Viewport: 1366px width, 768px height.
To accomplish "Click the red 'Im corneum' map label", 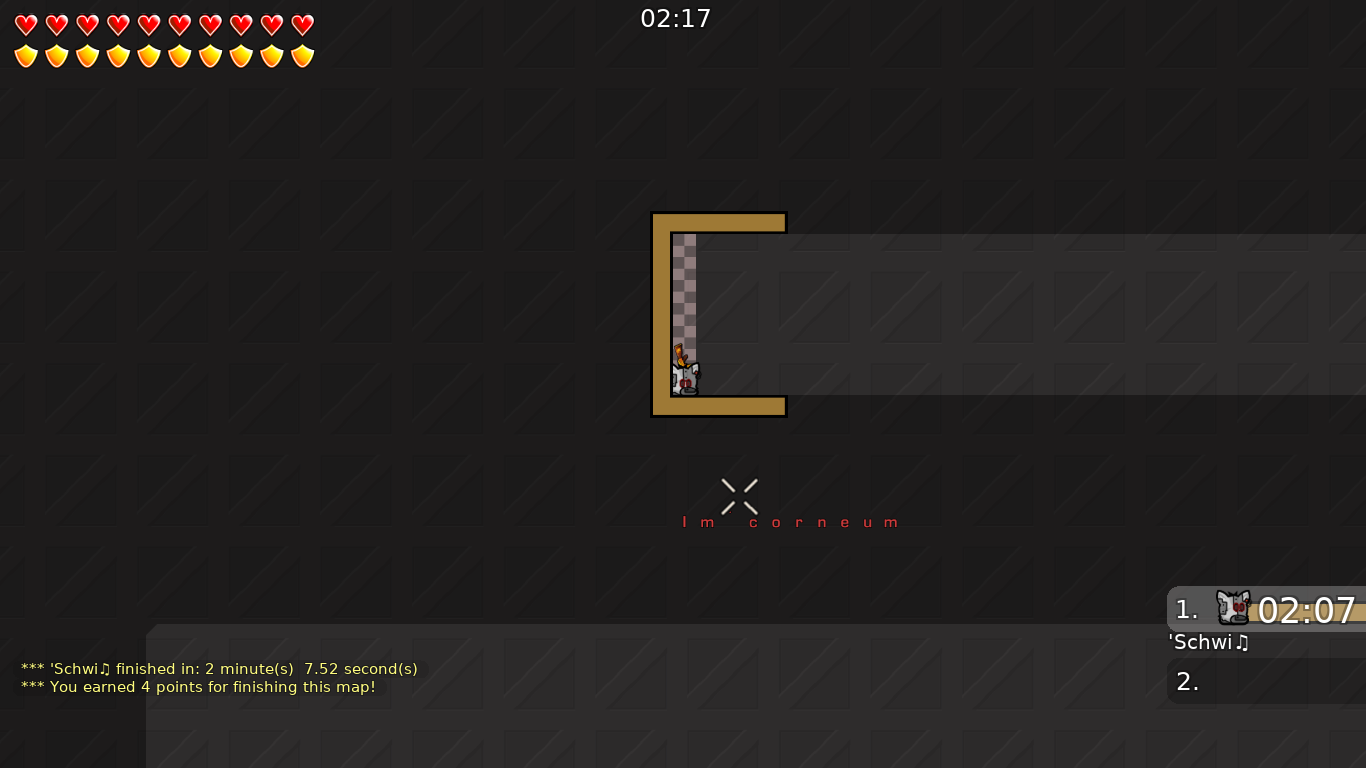I will [x=791, y=521].
